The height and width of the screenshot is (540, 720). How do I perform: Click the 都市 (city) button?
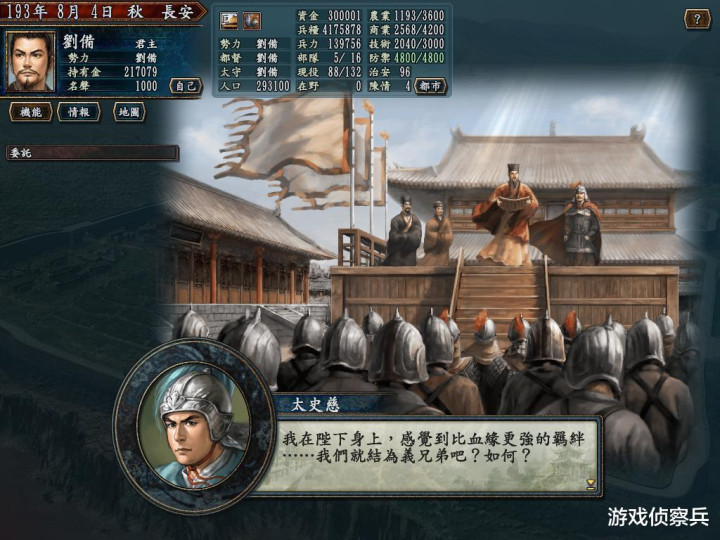click(430, 86)
